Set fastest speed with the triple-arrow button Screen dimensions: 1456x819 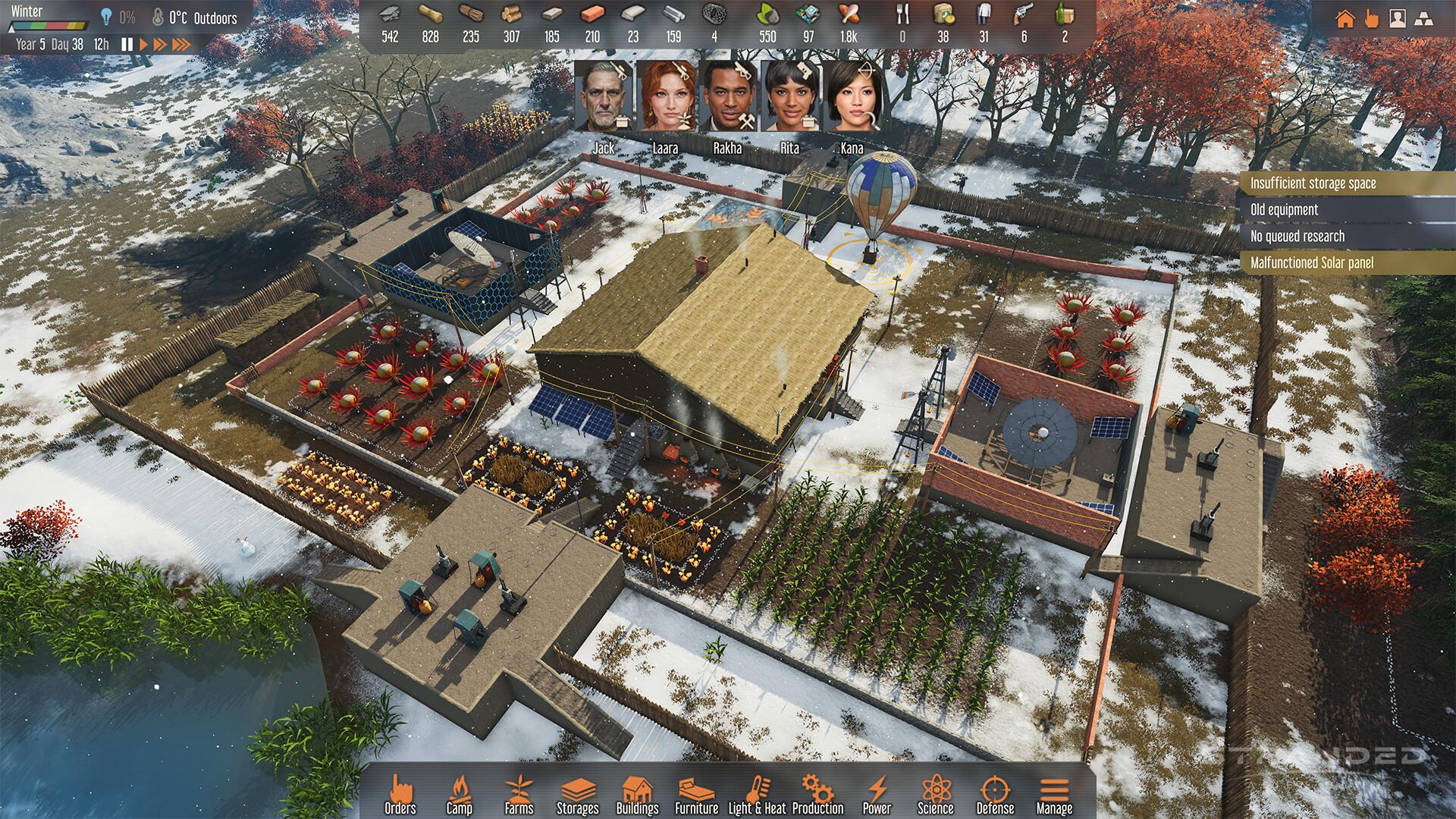tap(181, 45)
